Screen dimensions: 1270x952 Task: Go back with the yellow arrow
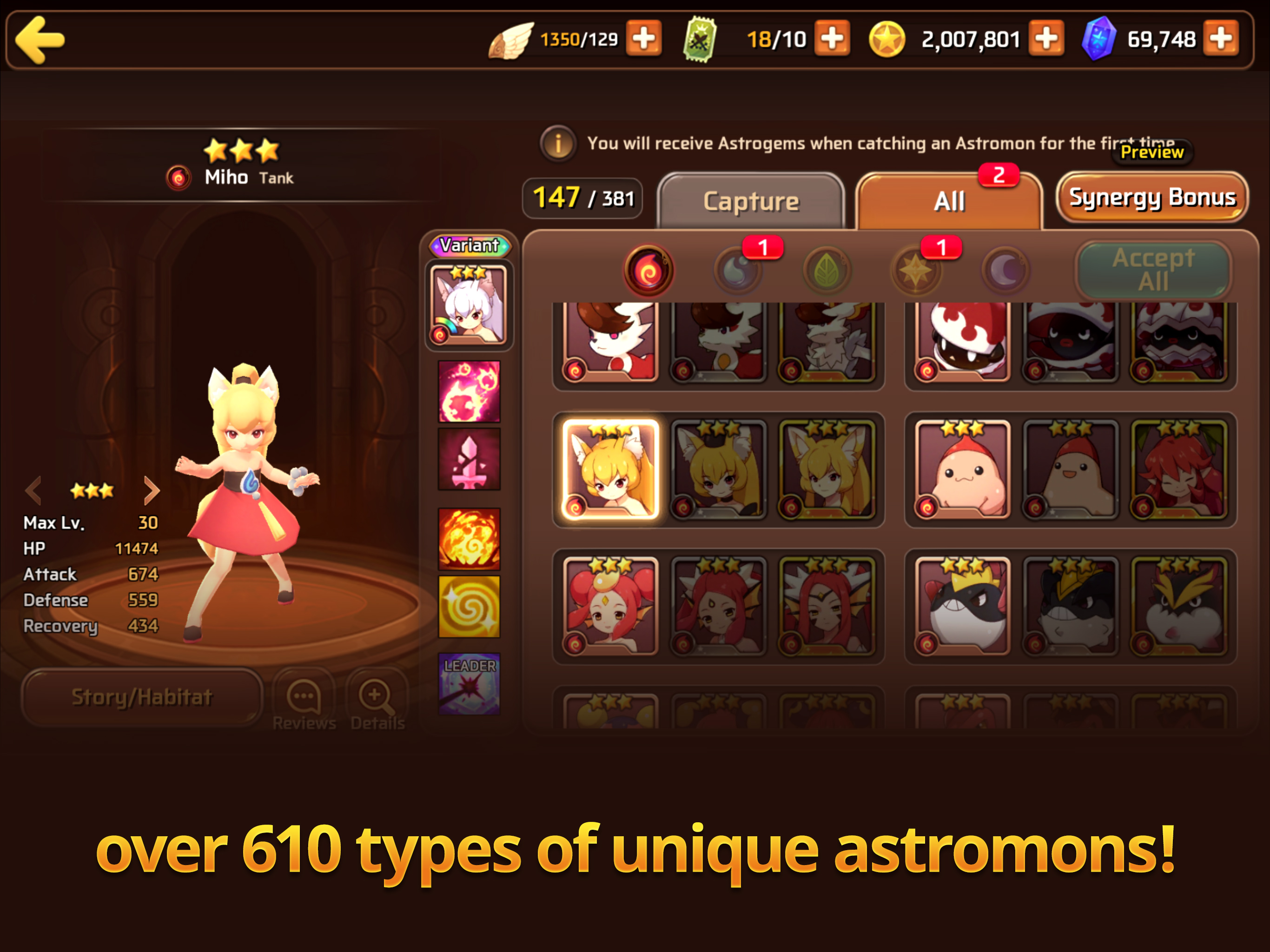click(x=40, y=40)
